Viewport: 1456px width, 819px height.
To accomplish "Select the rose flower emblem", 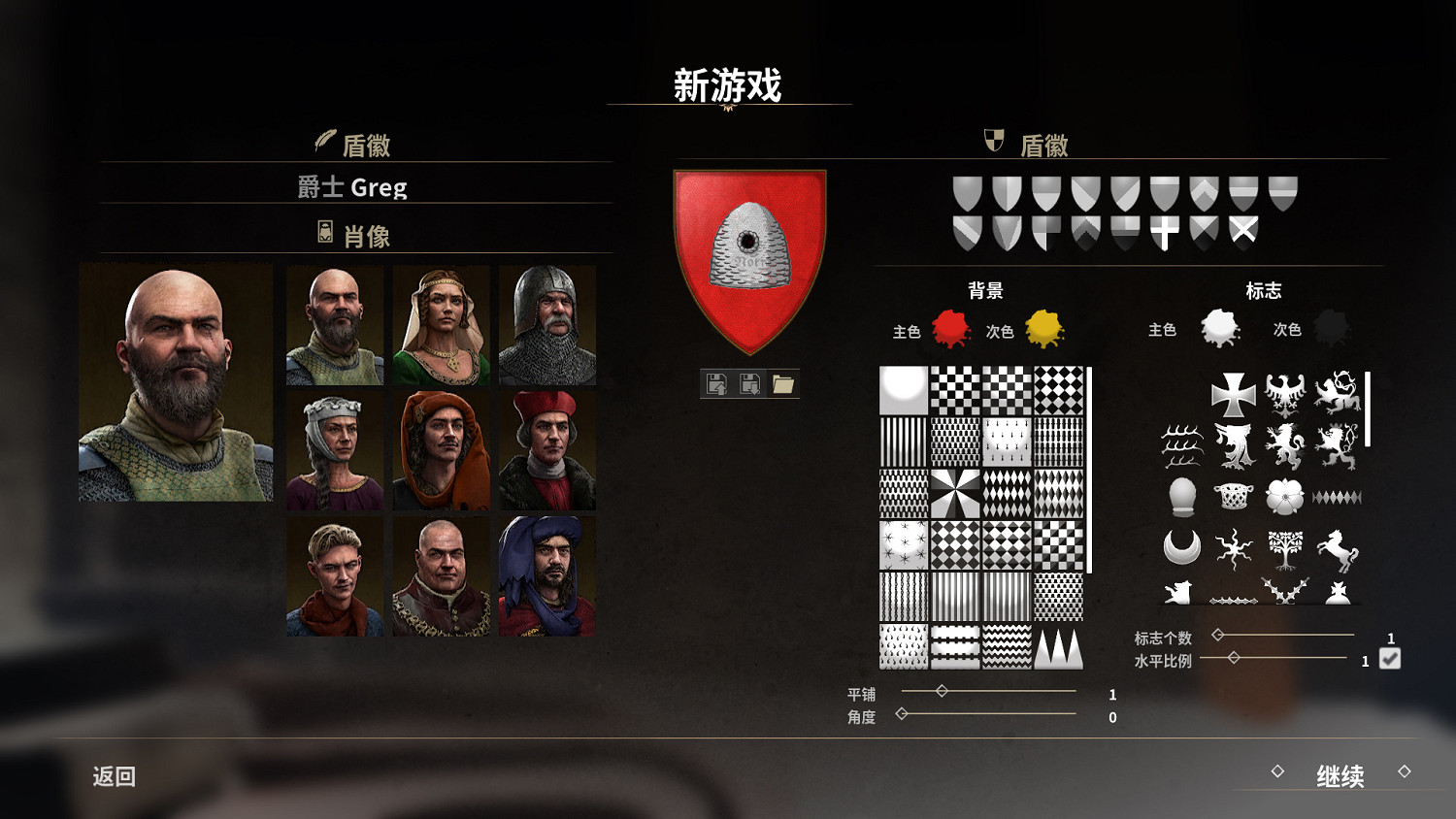I will point(1286,495).
